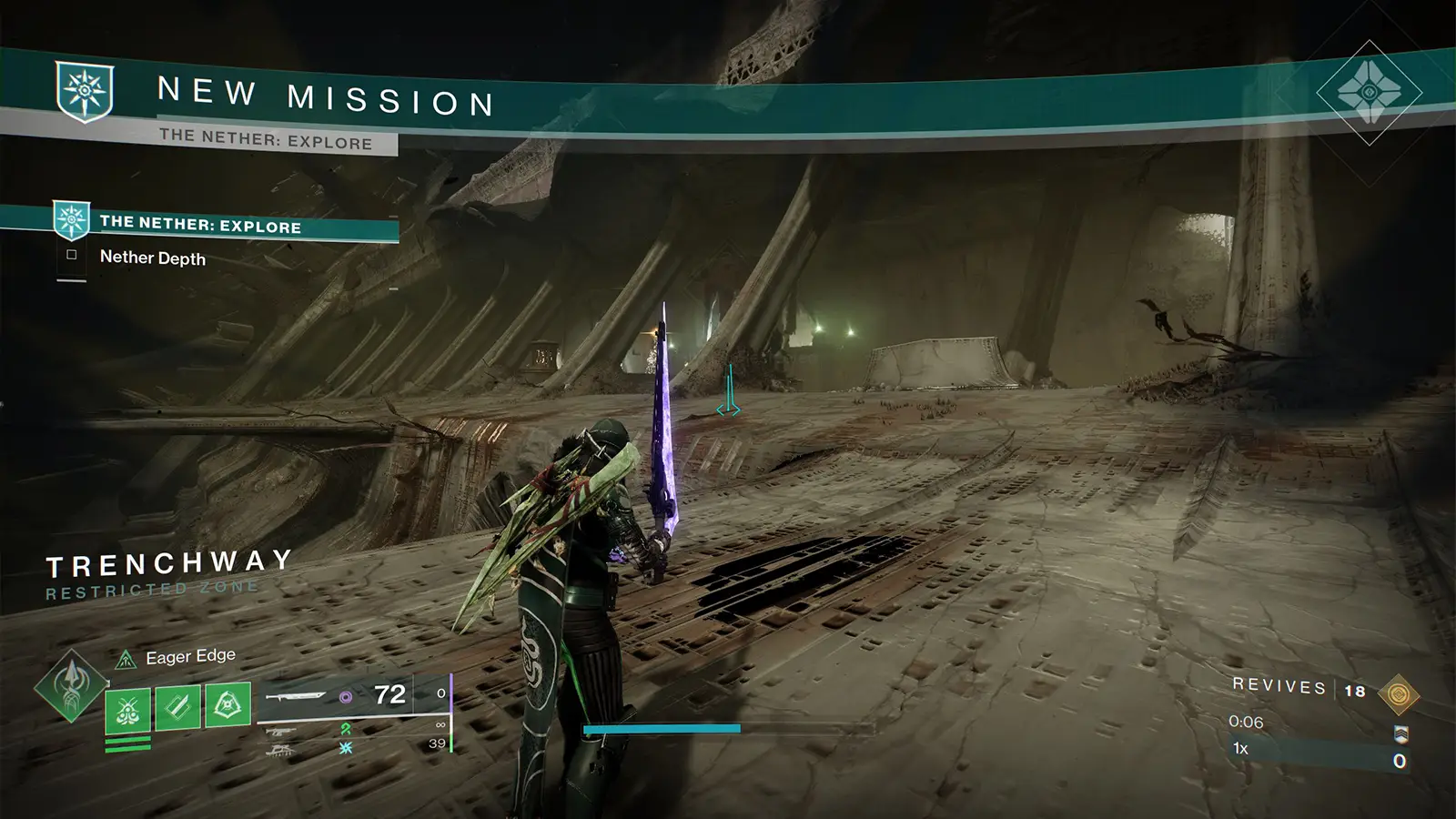This screenshot has width=1456, height=819.
Task: Click the green moth buff icon
Action: (127, 711)
